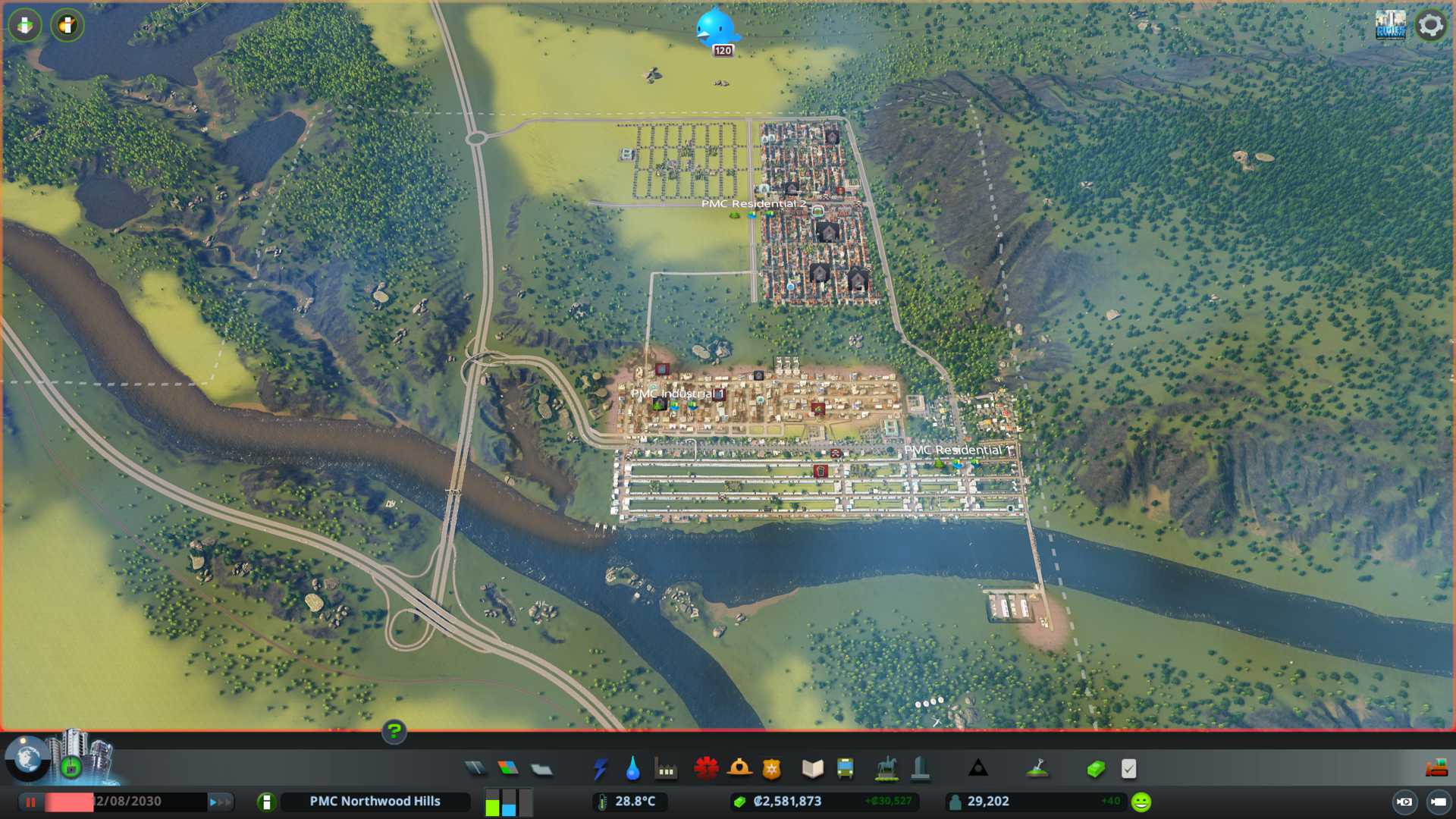Image resolution: width=1456 pixels, height=819 pixels.
Task: Open the Electricity lightning bolt menu
Action: (x=600, y=769)
